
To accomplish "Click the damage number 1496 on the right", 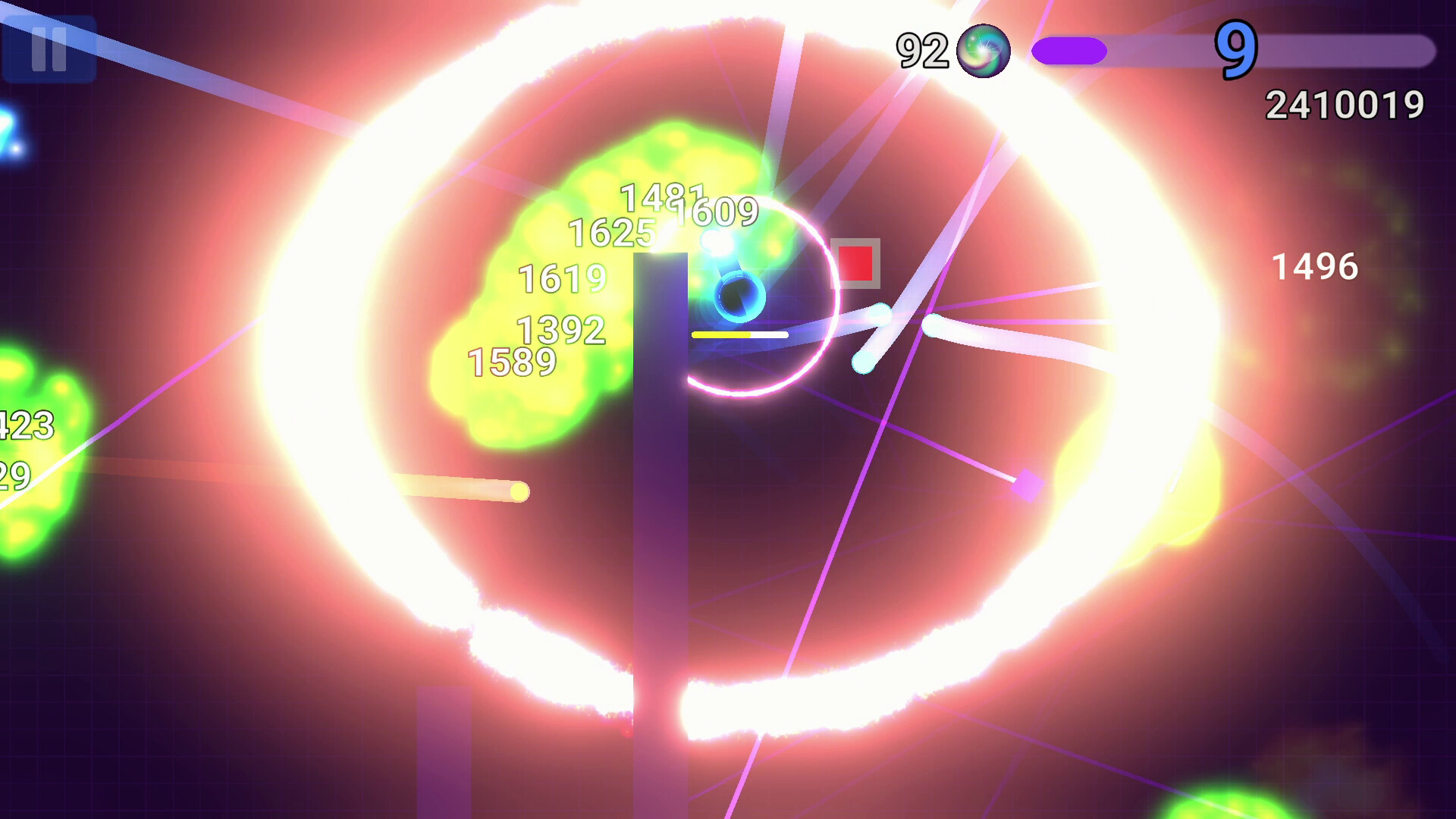I will tap(1313, 267).
